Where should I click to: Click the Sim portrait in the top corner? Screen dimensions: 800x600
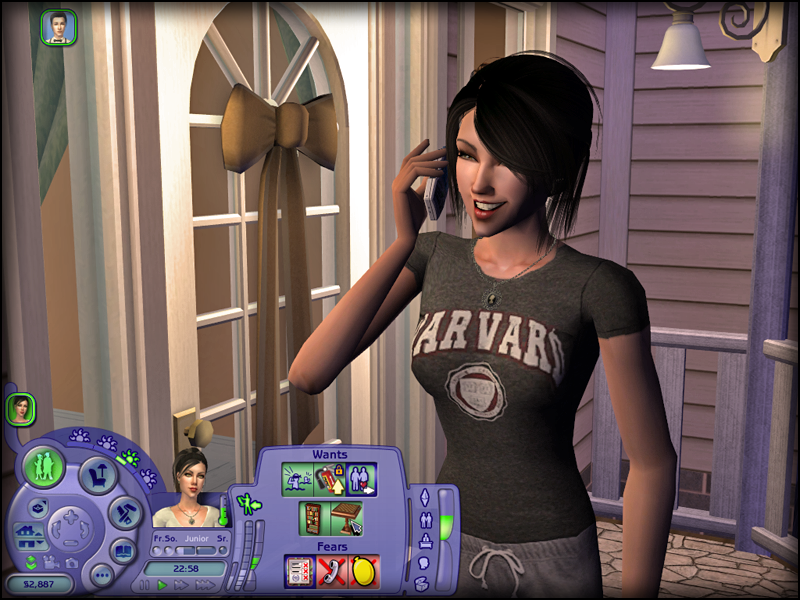[x=58, y=27]
